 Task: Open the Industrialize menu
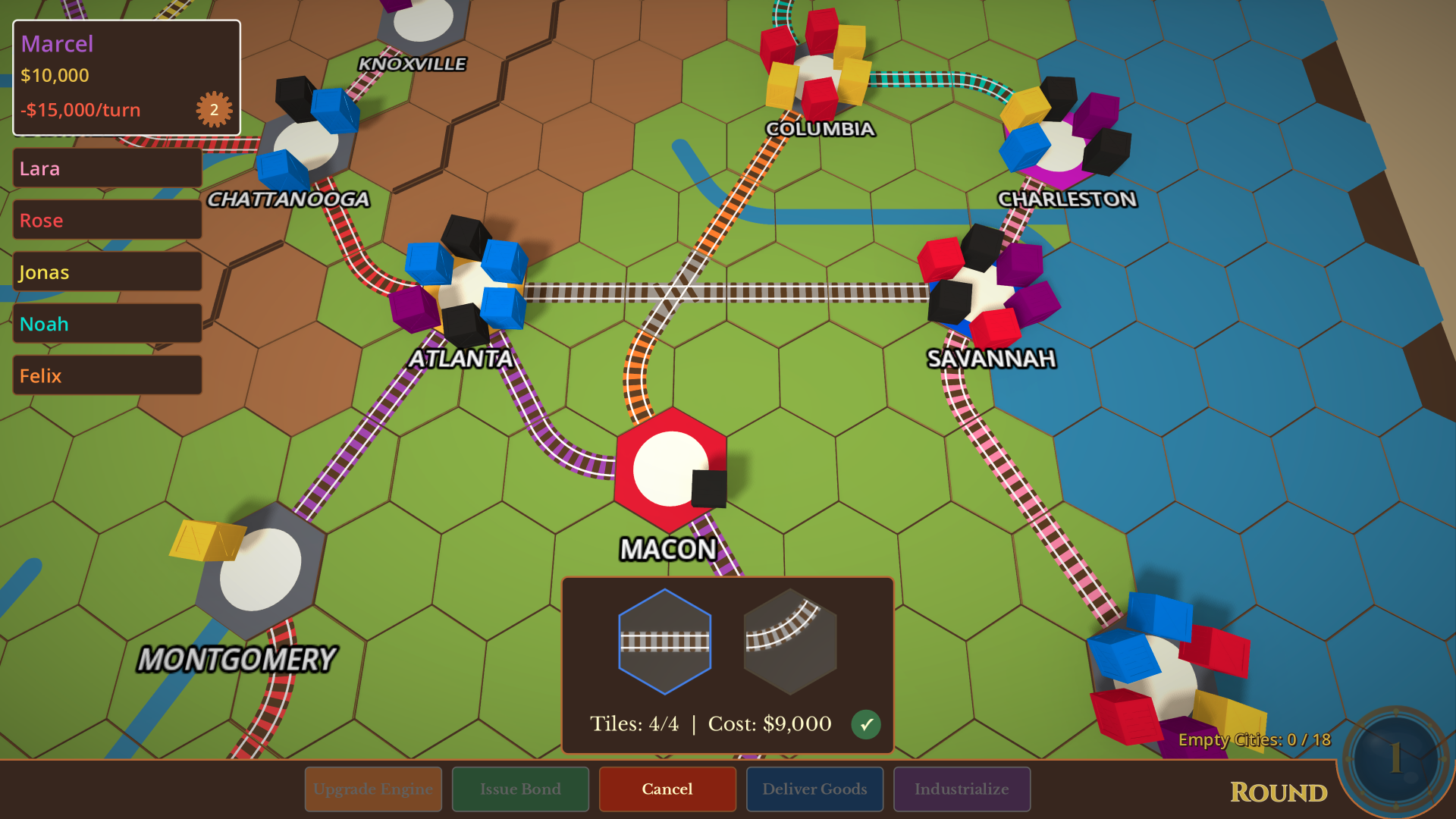(x=962, y=789)
